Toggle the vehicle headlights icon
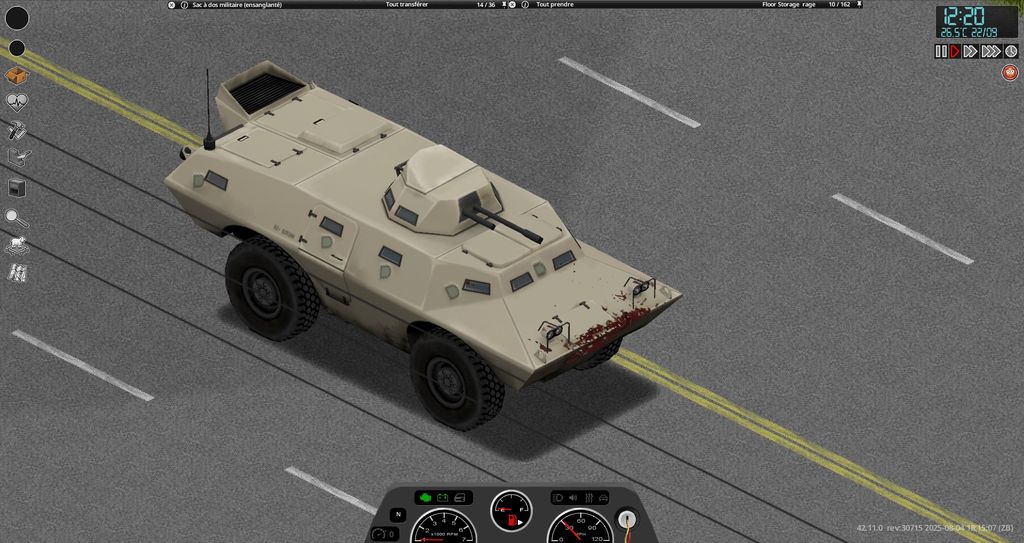 558,497
